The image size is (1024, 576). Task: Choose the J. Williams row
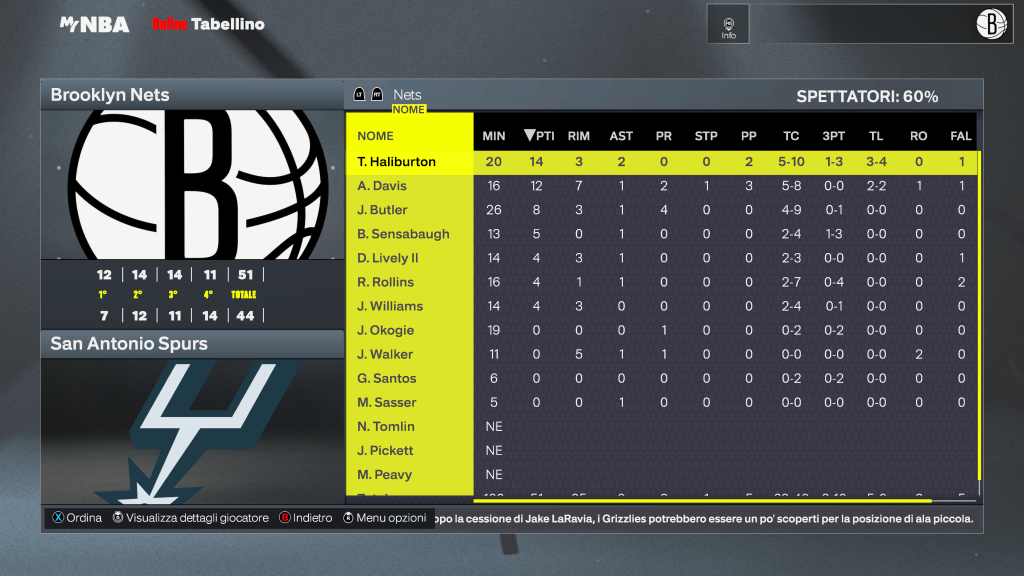(391, 306)
